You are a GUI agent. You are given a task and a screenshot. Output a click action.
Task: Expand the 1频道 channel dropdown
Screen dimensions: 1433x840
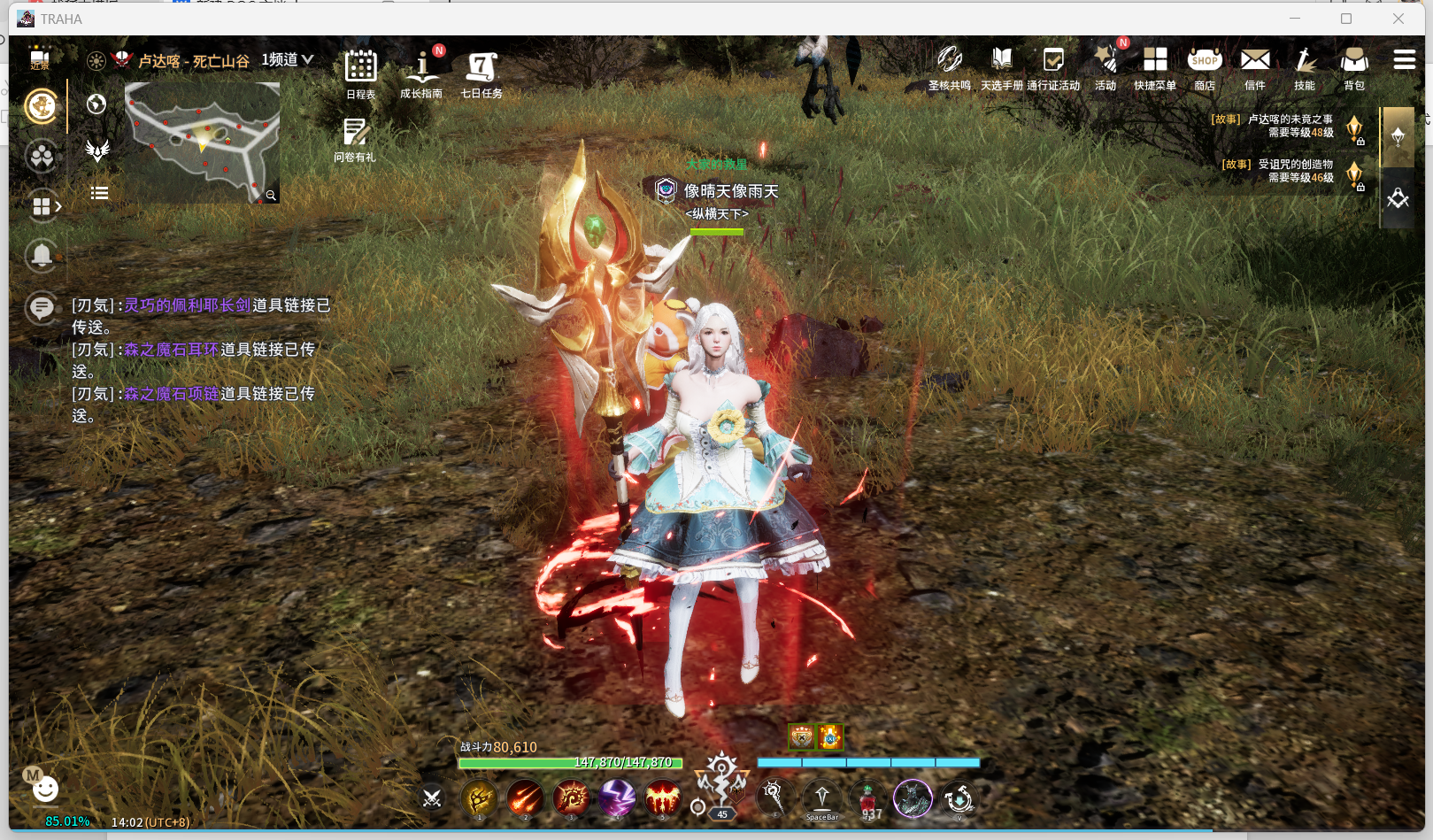[288, 59]
